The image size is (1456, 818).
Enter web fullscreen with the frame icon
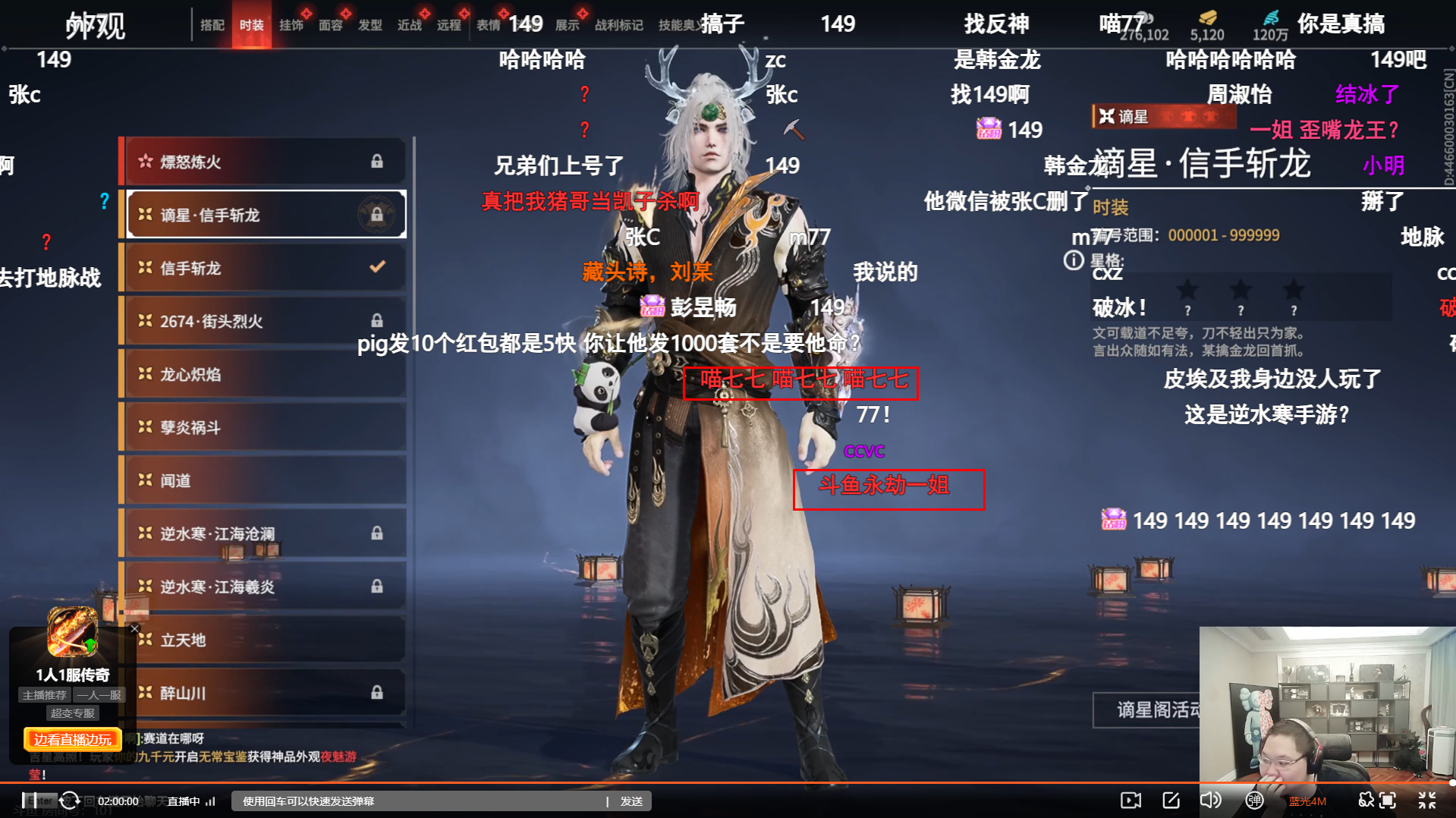[1389, 800]
